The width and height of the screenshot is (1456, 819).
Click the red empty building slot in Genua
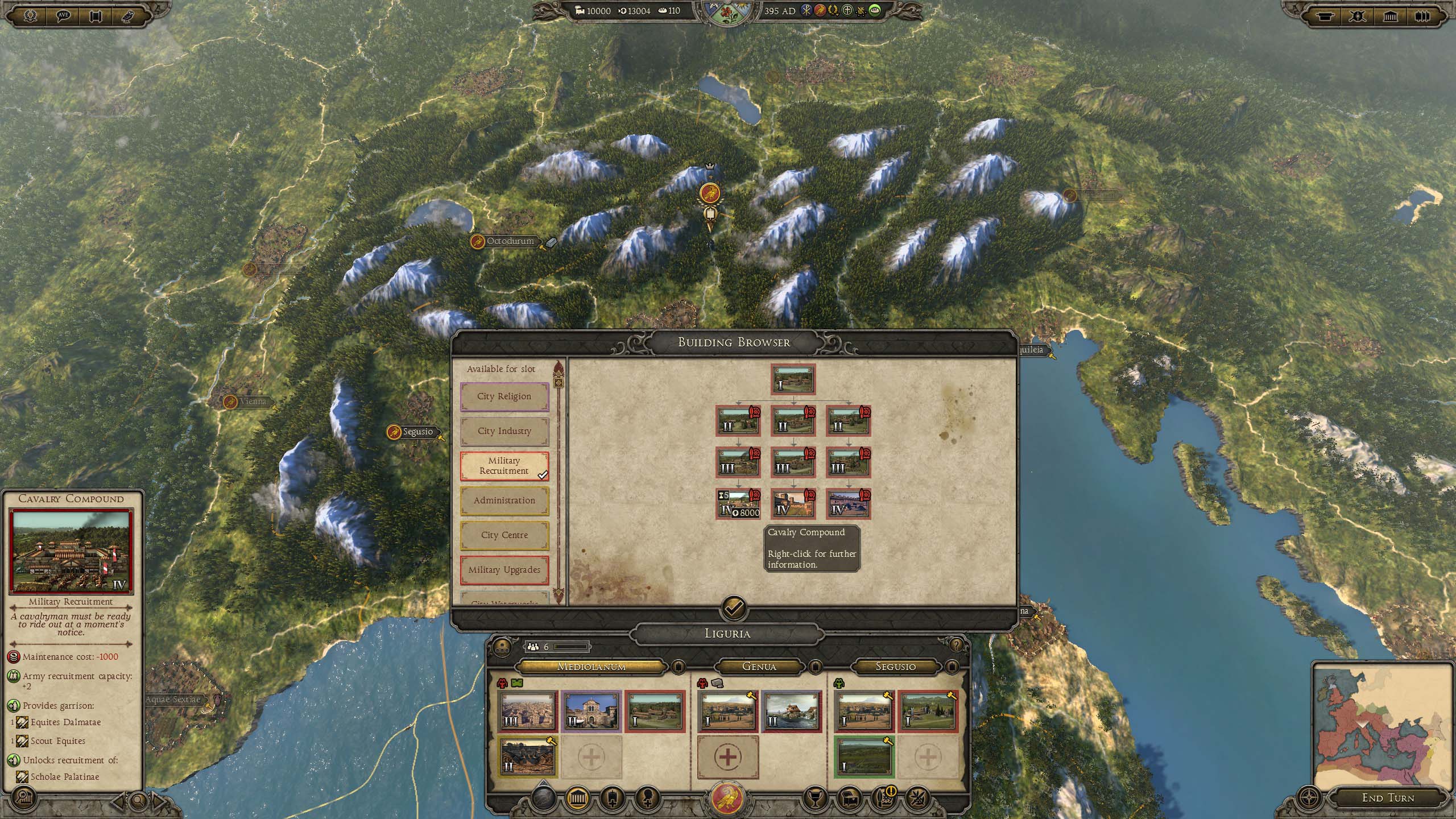pyautogui.click(x=727, y=757)
